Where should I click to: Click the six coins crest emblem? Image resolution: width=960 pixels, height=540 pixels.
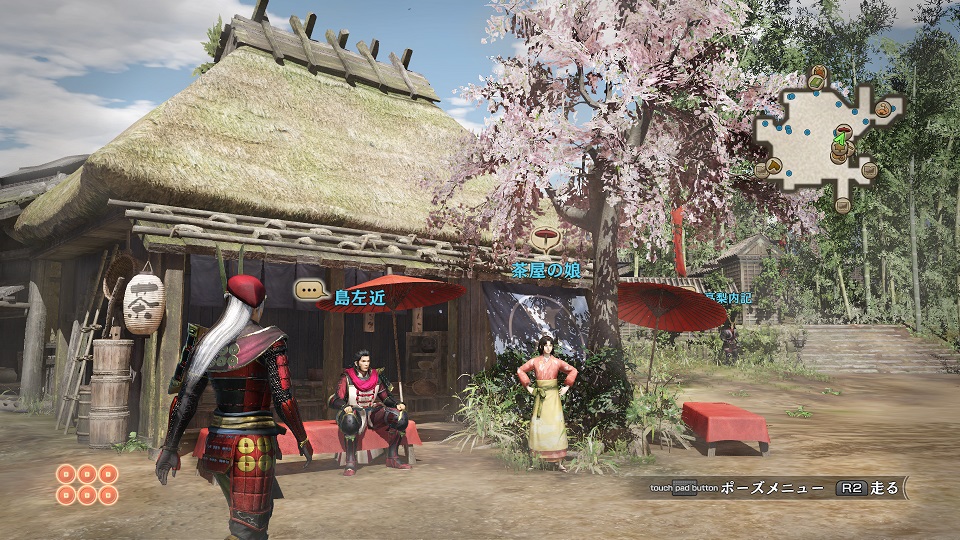tap(87, 485)
